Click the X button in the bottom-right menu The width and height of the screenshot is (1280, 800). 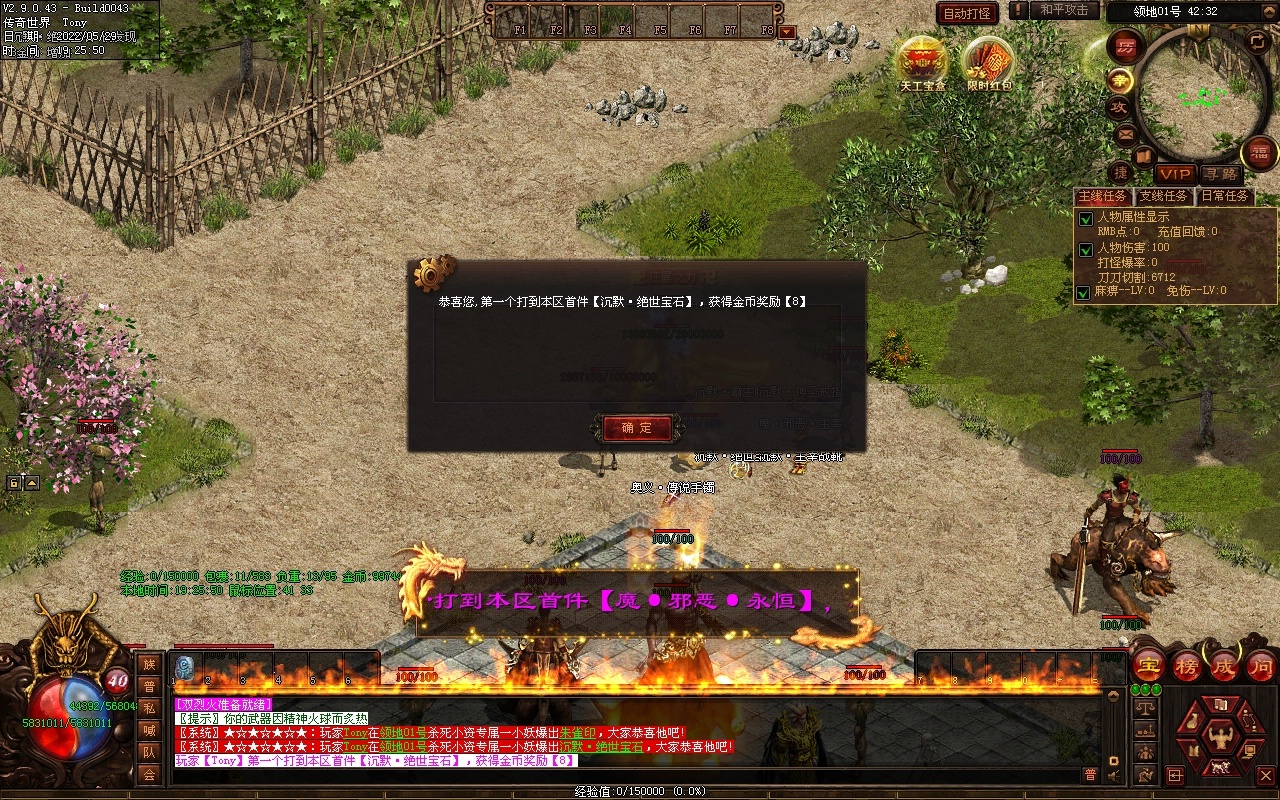[1265, 775]
